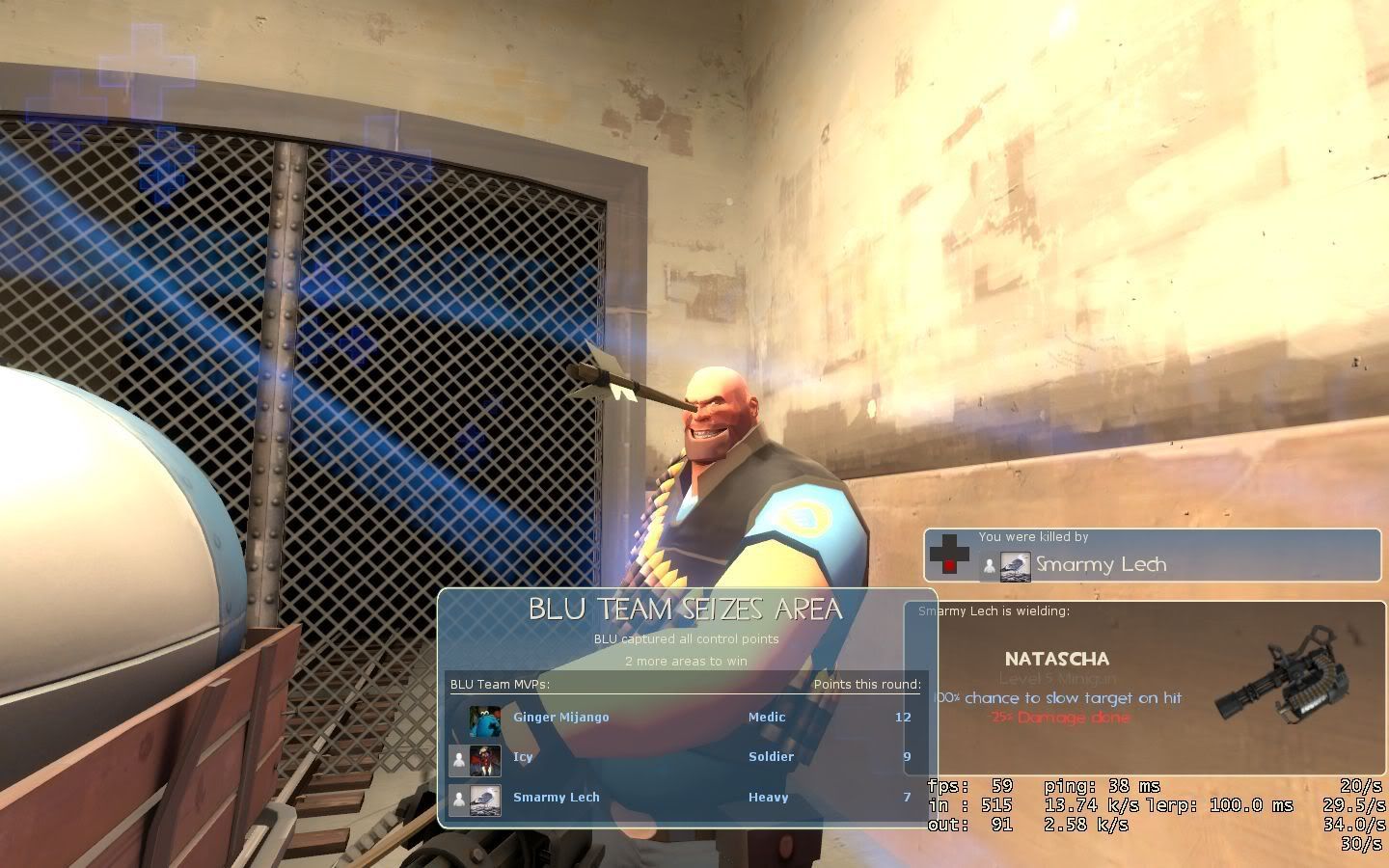1389x868 pixels.
Task: Click the lerp 100.0 ms value in net graph
Action: point(1222,805)
